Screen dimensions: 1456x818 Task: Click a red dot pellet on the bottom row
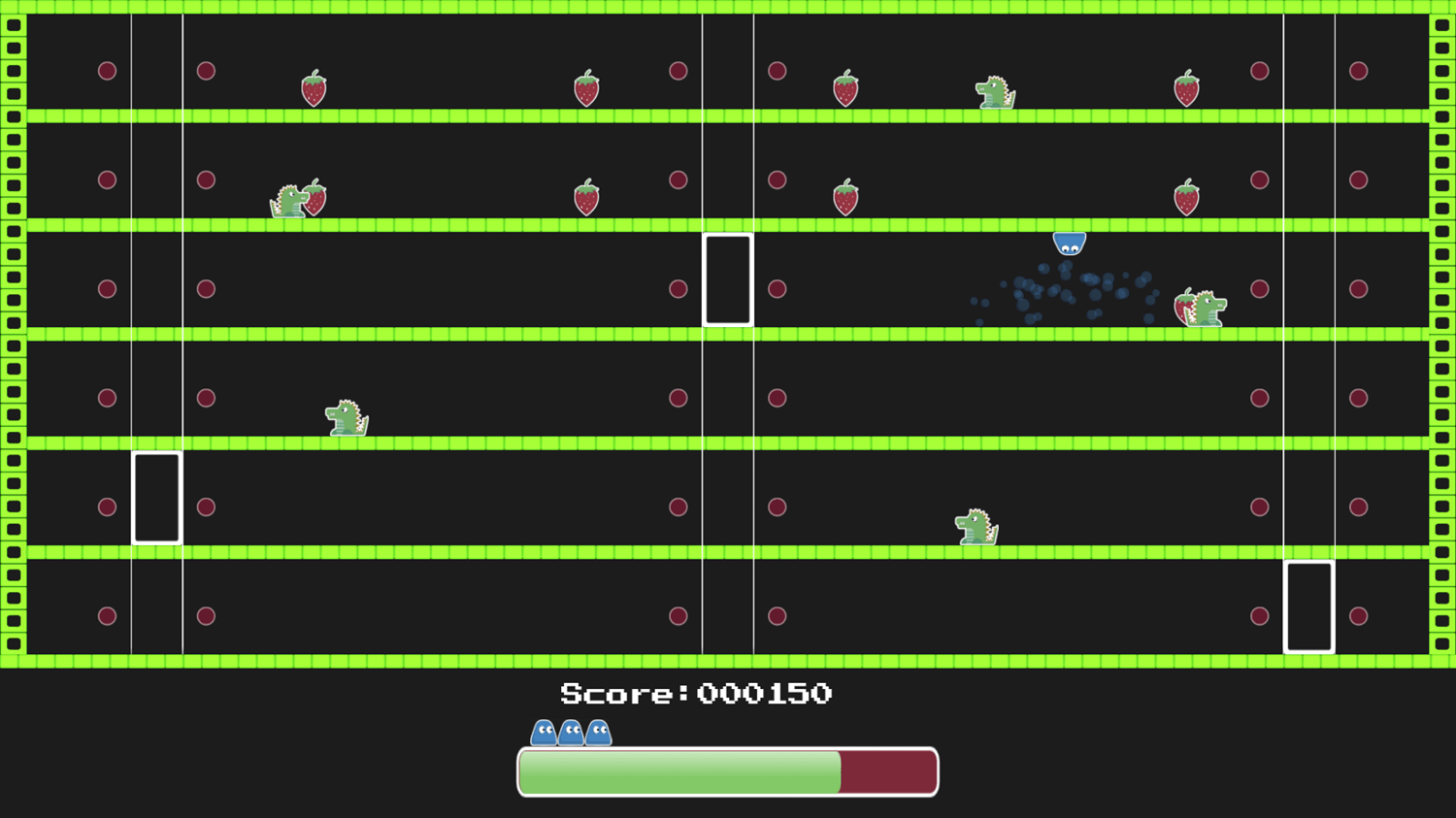tap(108, 615)
